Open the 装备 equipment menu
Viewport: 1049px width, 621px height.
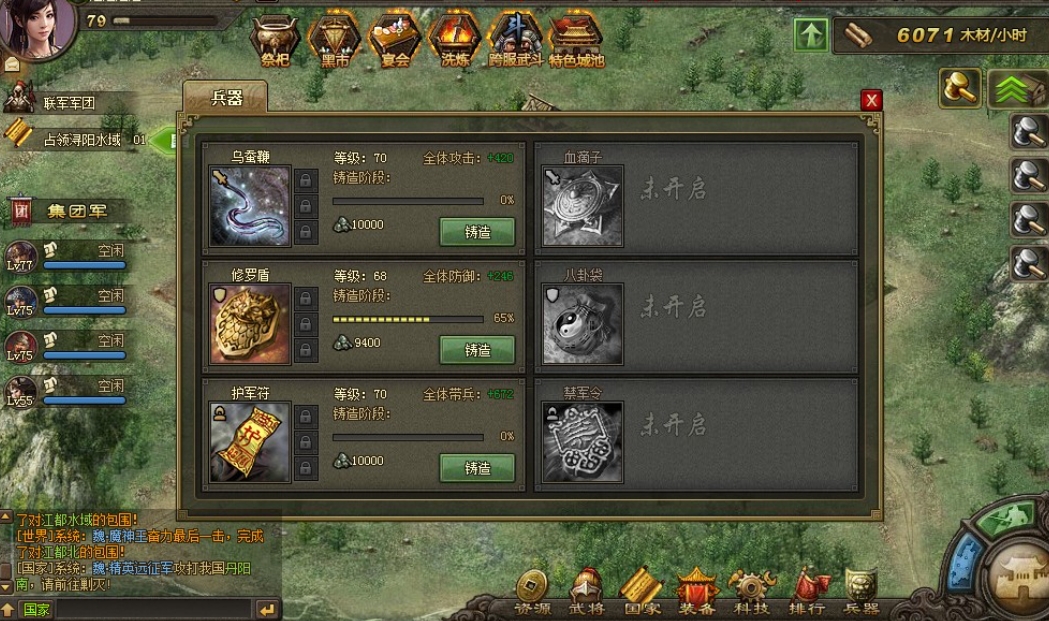(697, 592)
